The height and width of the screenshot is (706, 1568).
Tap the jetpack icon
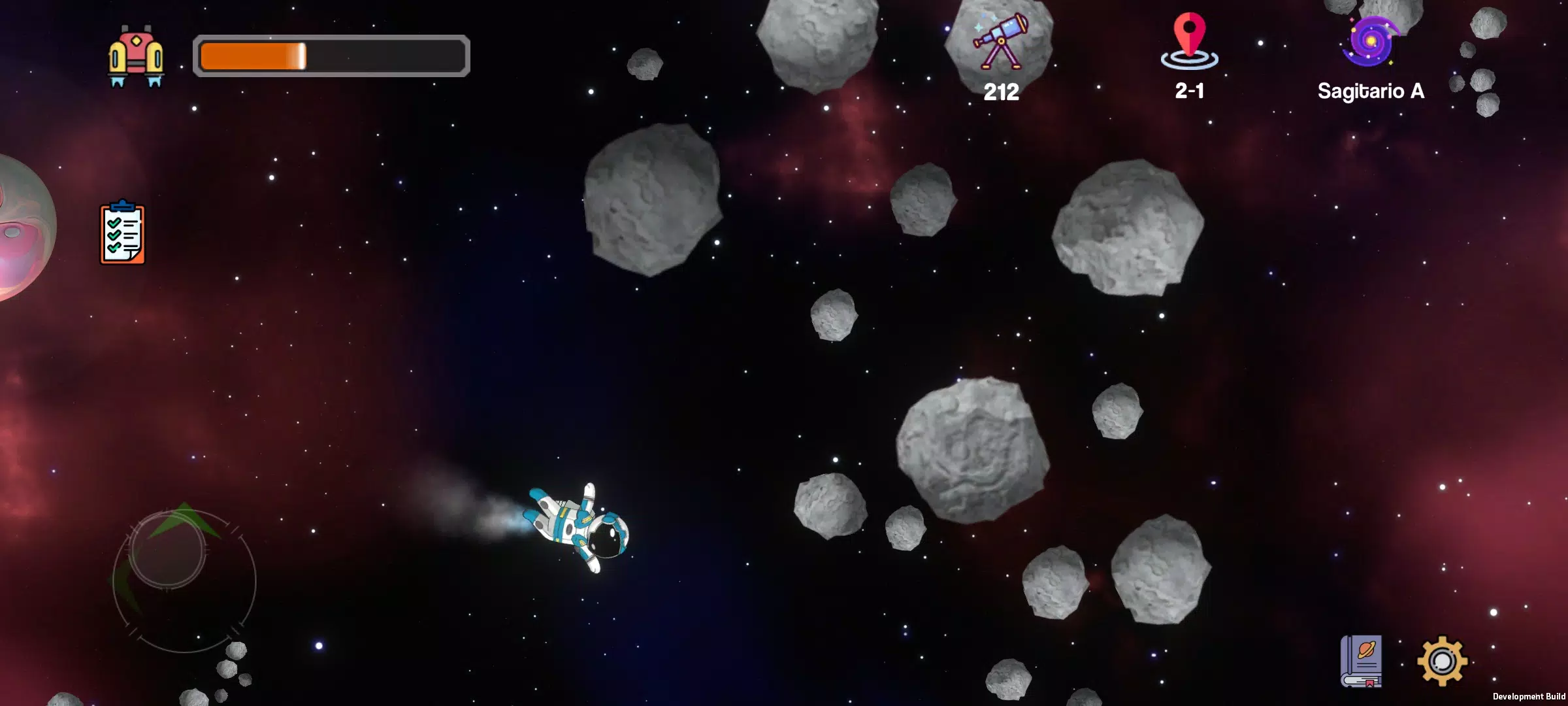[136, 56]
